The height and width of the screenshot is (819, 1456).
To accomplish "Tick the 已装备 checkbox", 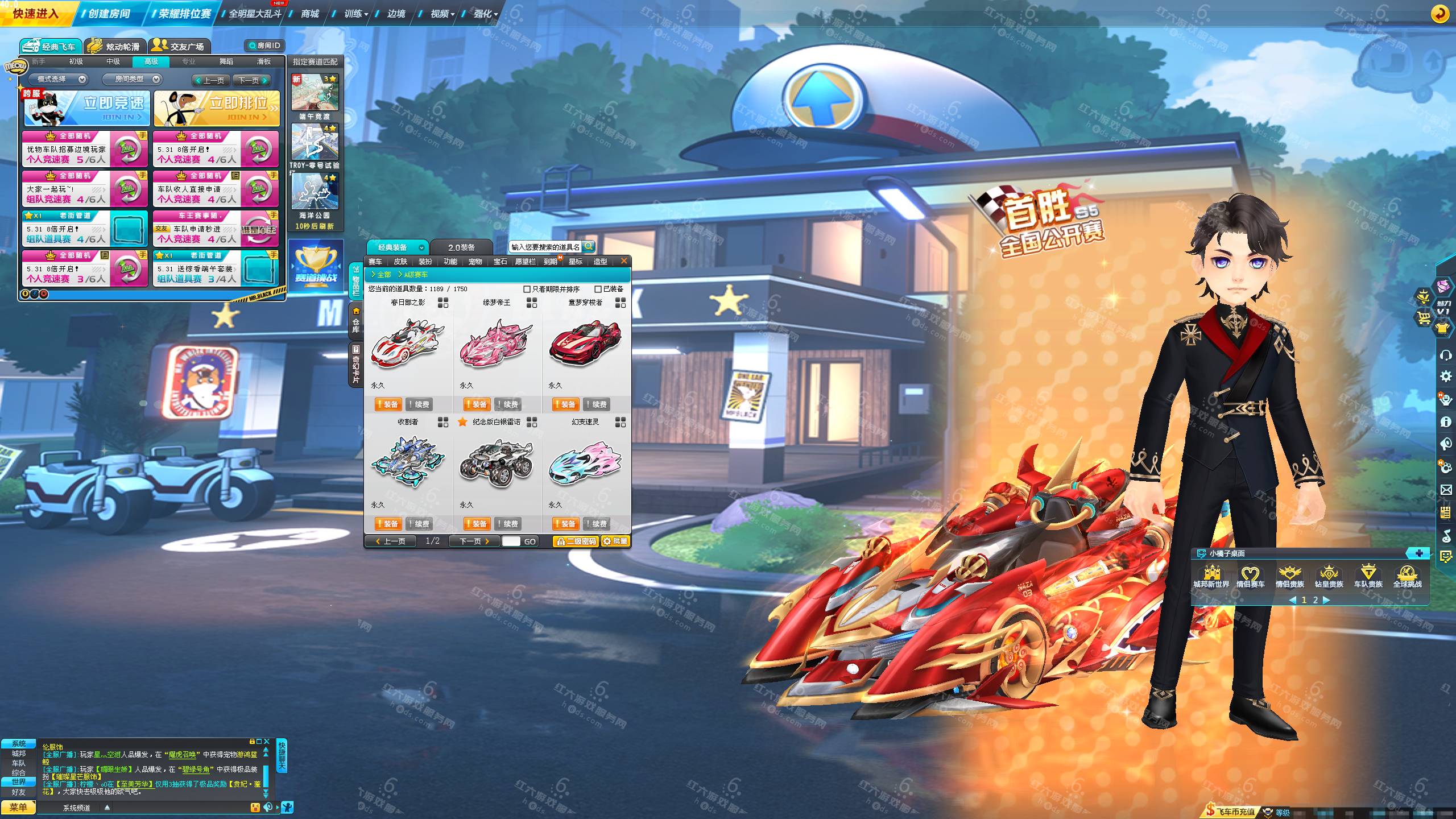I will pyautogui.click(x=598, y=289).
